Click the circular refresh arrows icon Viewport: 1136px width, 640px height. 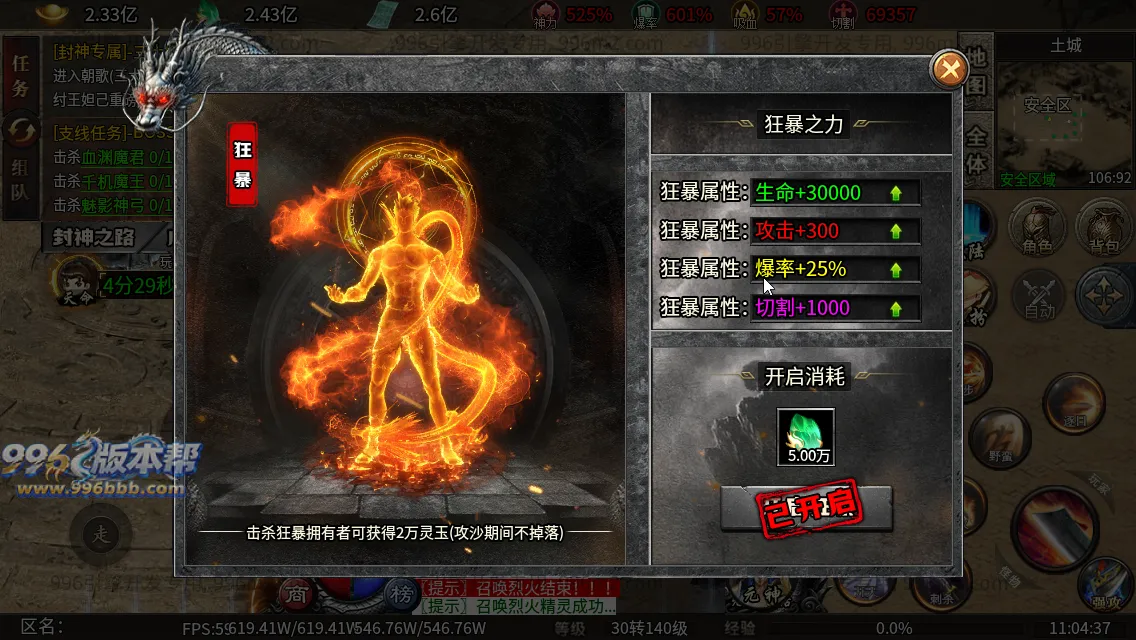pyautogui.click(x=20, y=130)
